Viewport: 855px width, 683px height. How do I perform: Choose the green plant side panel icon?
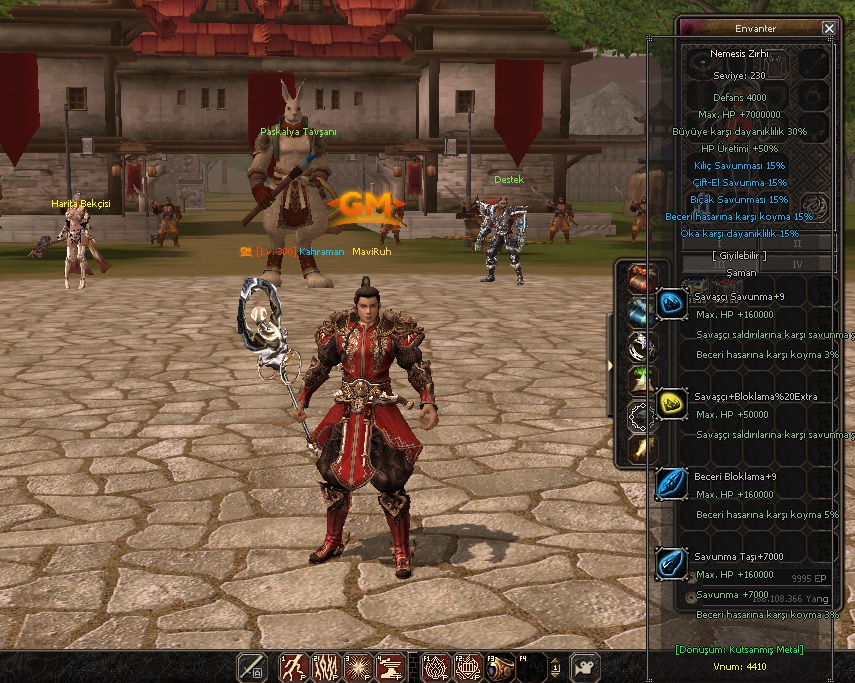point(639,380)
